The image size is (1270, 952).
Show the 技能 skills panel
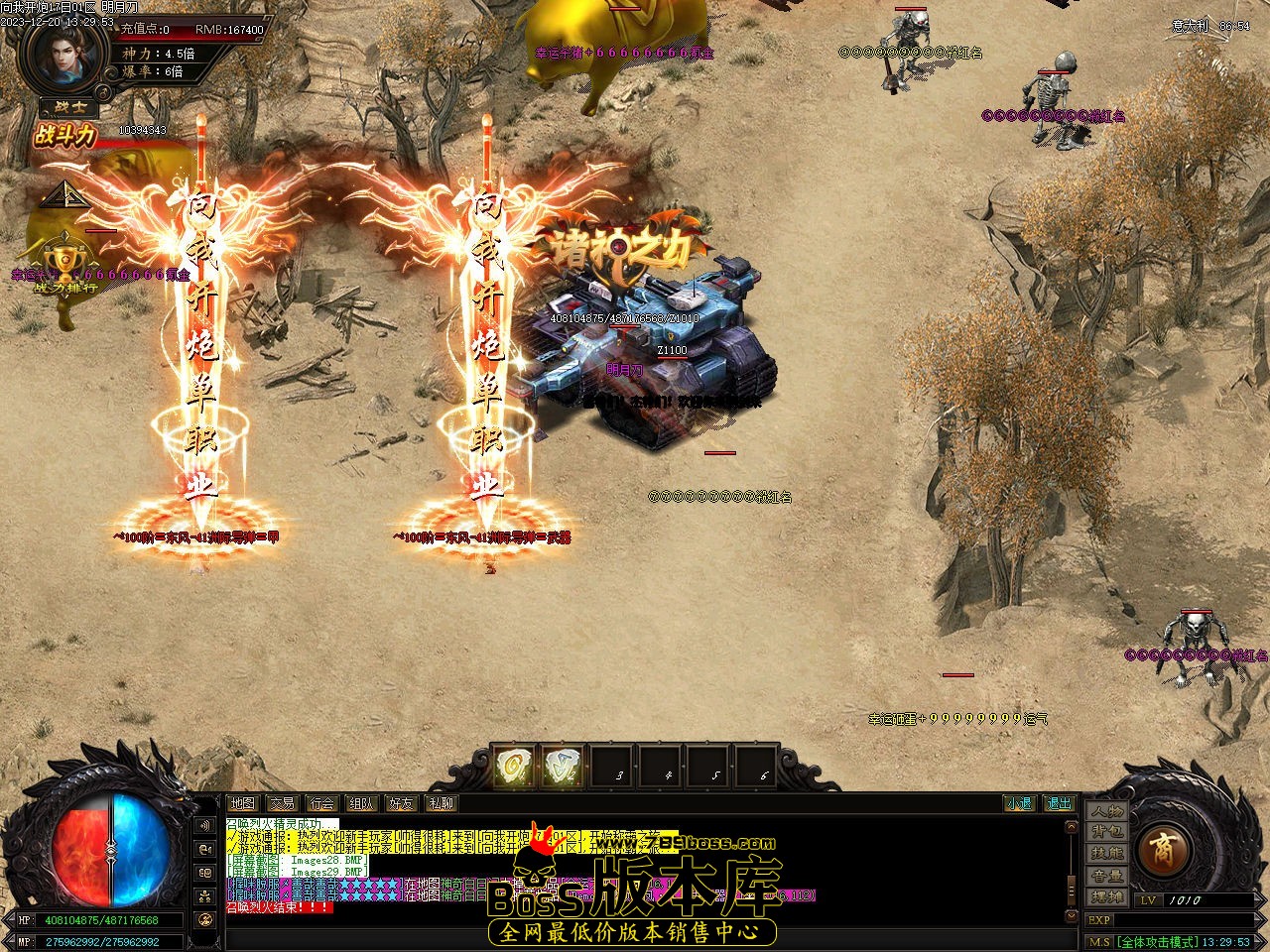(x=1107, y=854)
